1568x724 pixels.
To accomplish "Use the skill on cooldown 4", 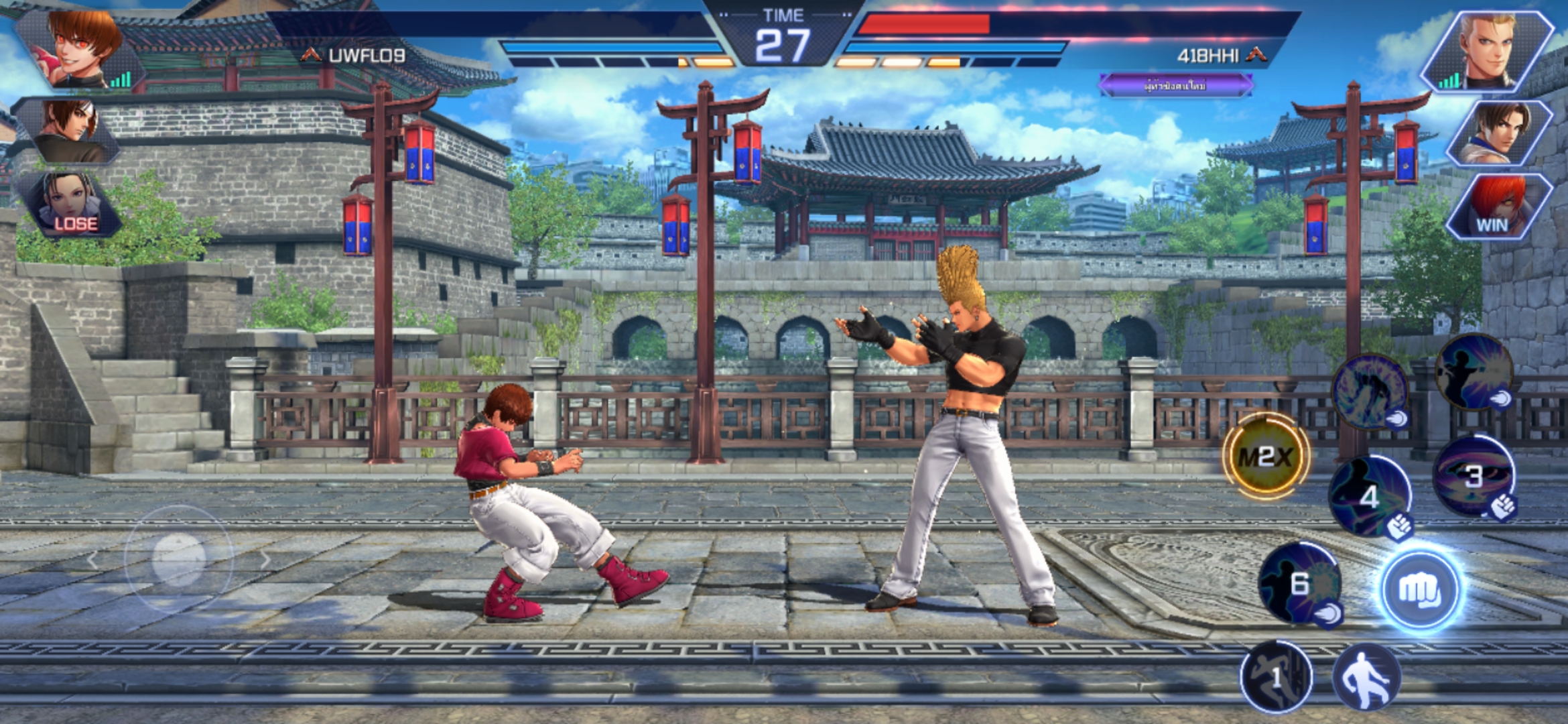I will (x=1370, y=497).
